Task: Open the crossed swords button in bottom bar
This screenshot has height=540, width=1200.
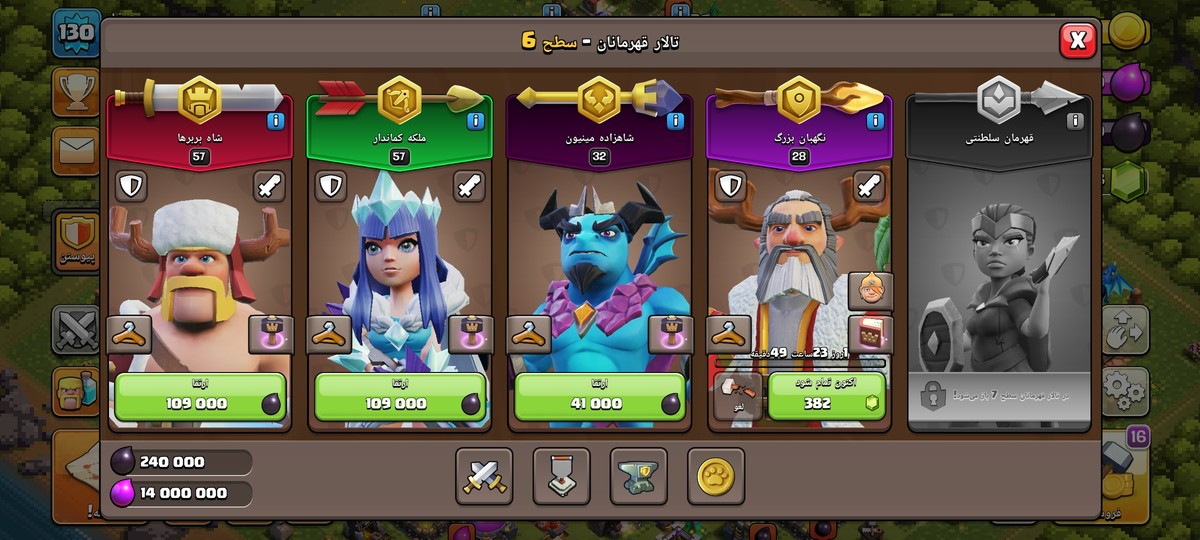Action: (484, 477)
